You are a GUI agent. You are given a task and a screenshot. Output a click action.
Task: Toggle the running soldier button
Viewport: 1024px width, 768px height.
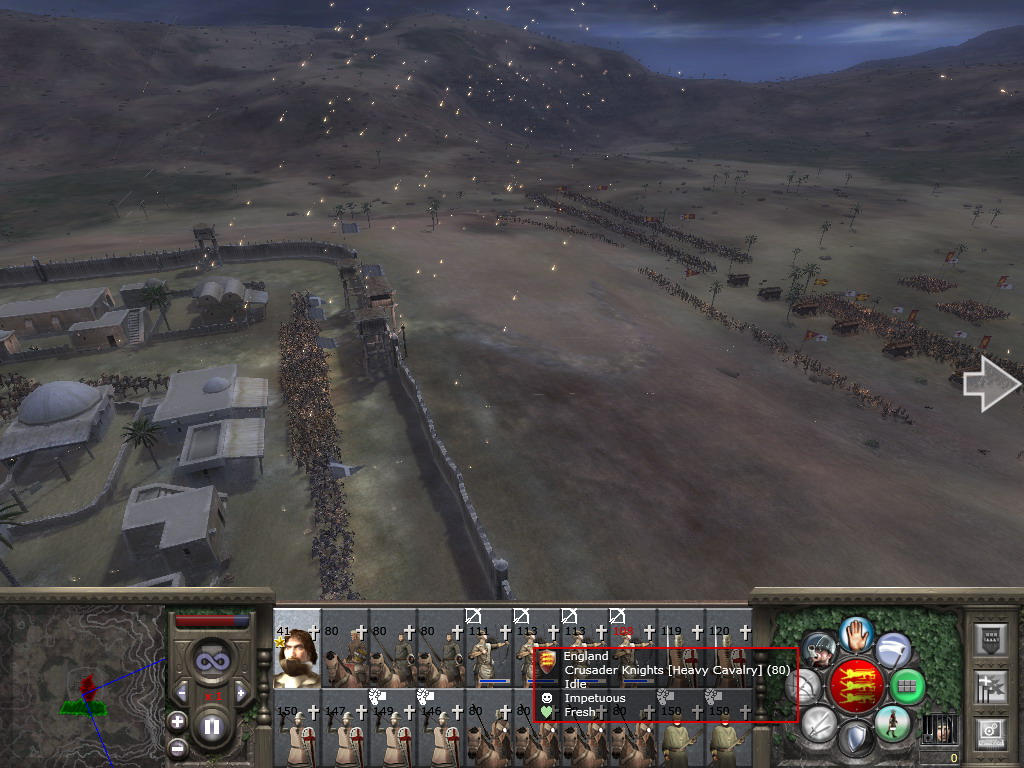tap(892, 723)
